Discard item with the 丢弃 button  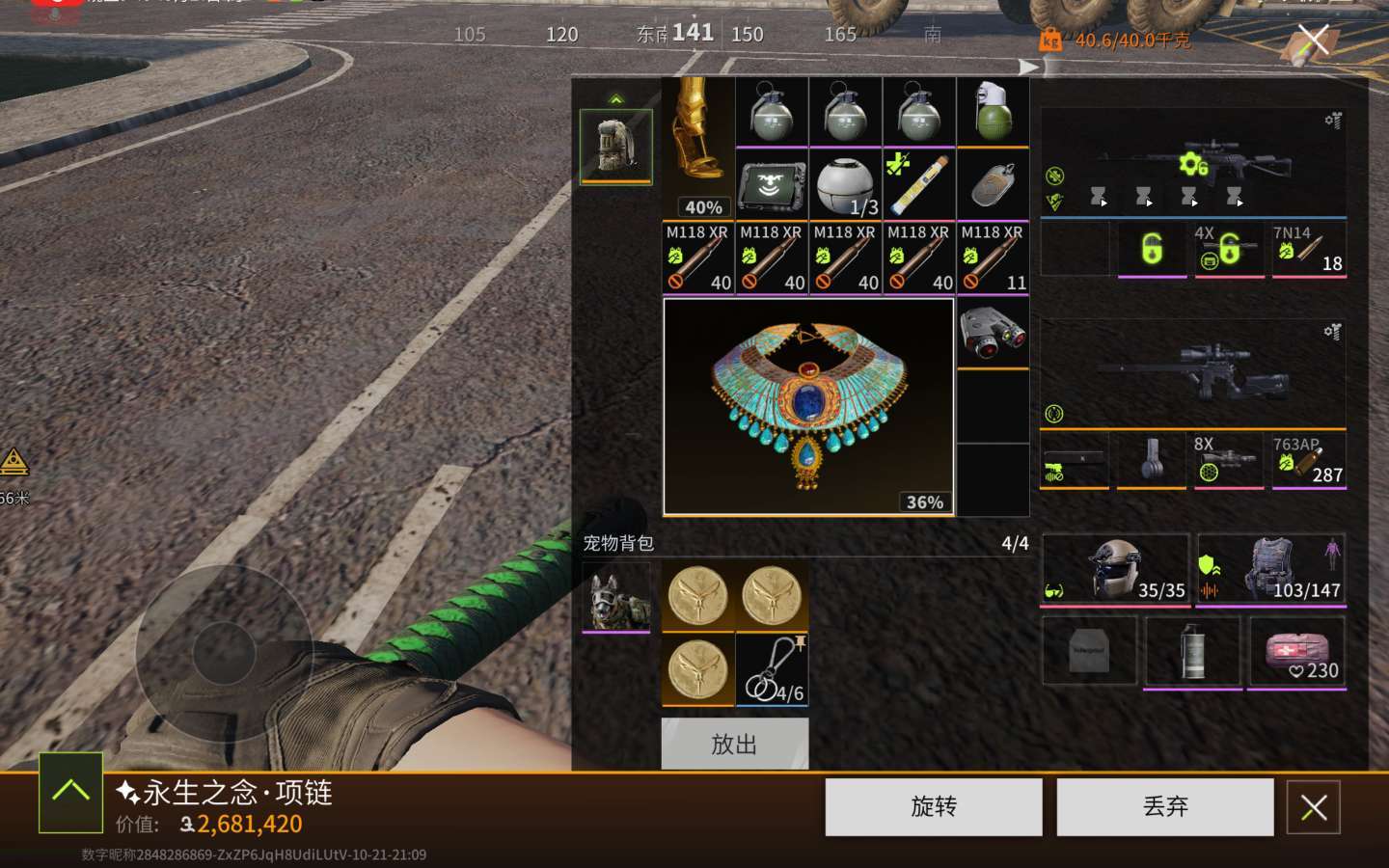(1164, 806)
